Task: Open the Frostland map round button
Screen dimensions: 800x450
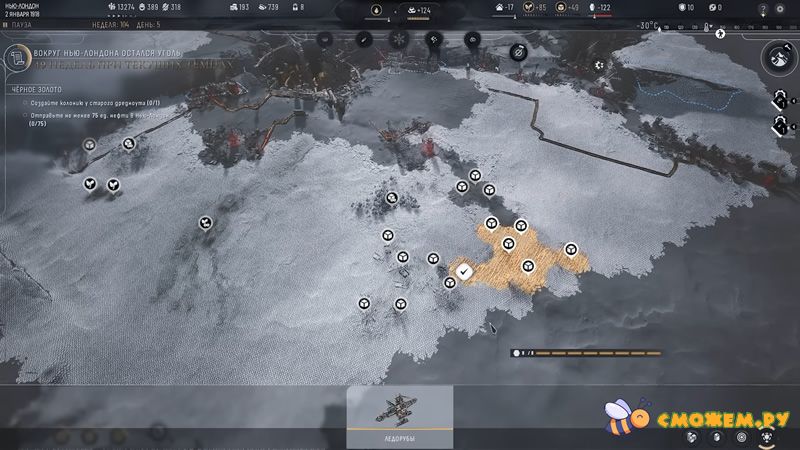Action: 779,59
